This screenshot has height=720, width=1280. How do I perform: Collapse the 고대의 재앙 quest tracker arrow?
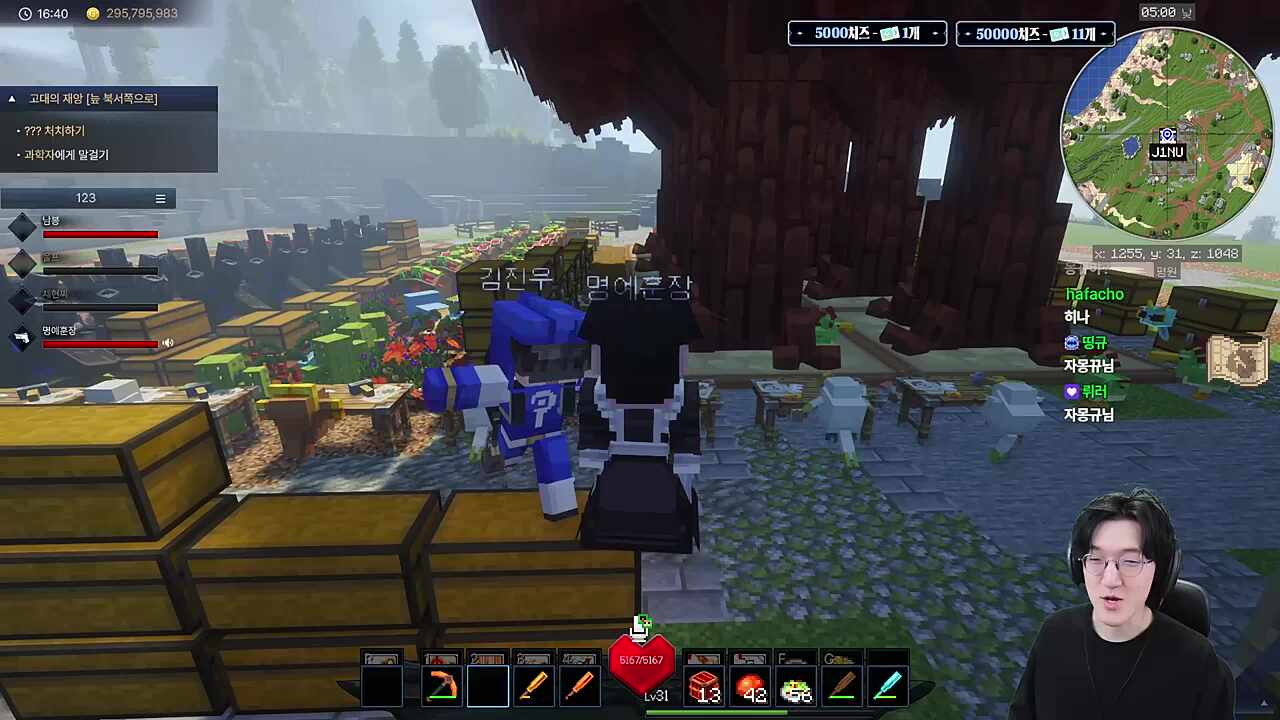(12, 99)
